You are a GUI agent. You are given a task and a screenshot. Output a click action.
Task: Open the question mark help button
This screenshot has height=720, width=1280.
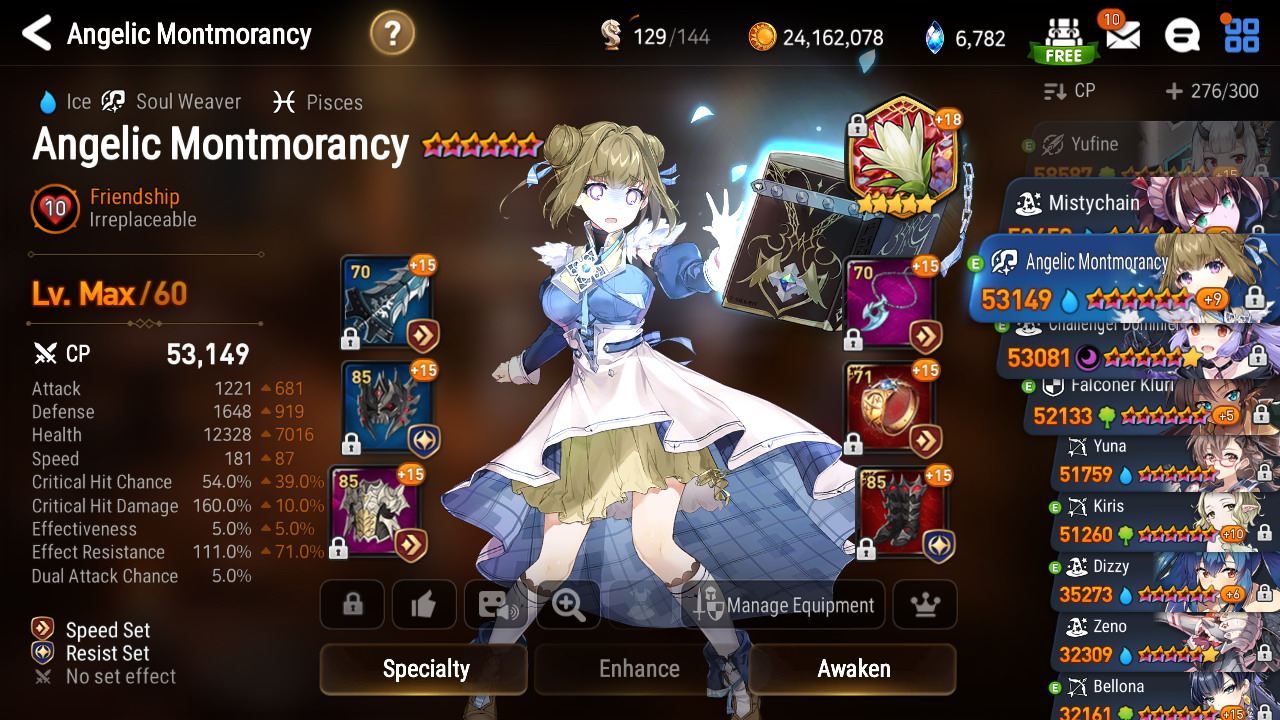[x=392, y=34]
